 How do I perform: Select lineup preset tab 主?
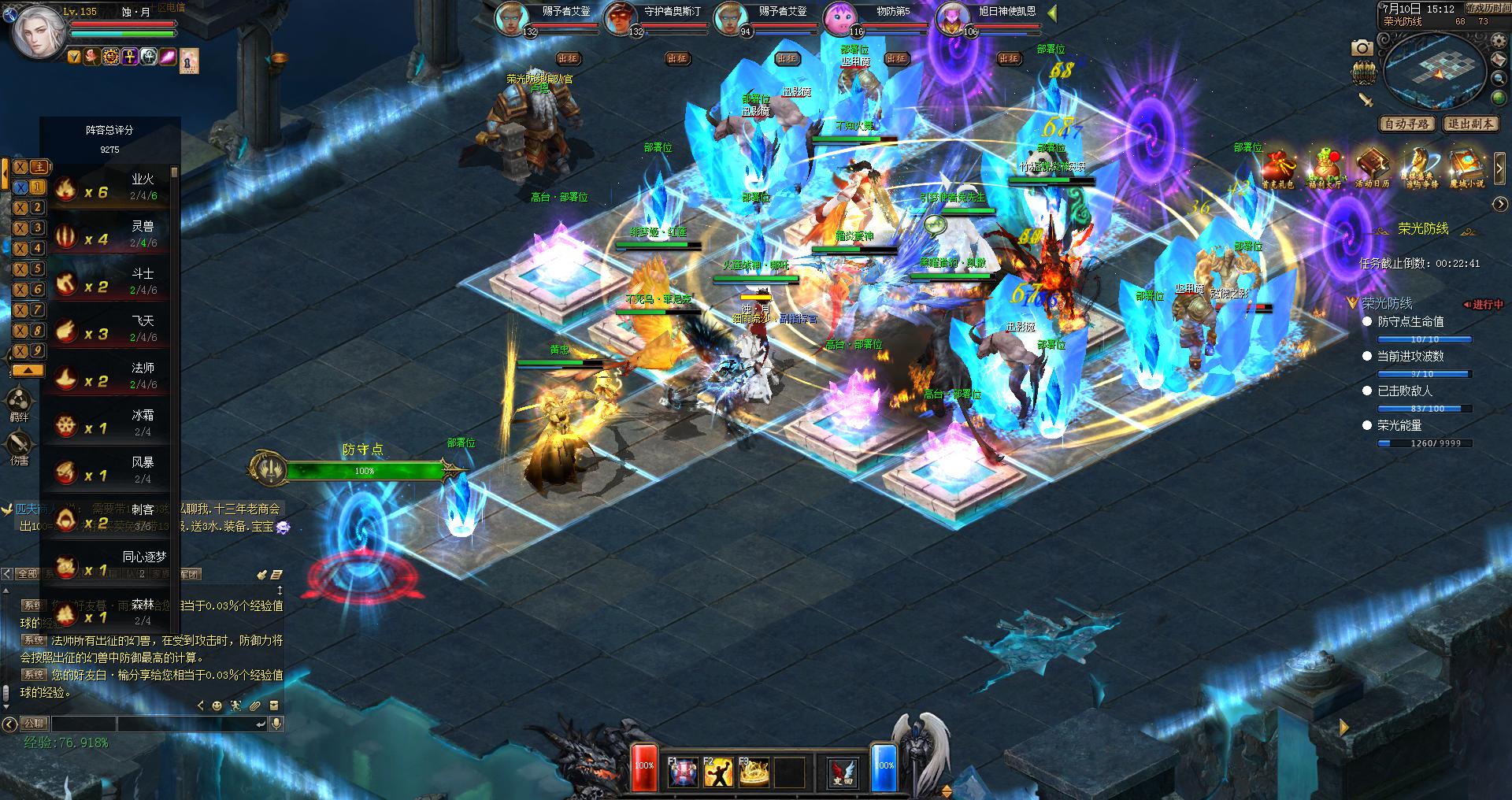pos(39,166)
